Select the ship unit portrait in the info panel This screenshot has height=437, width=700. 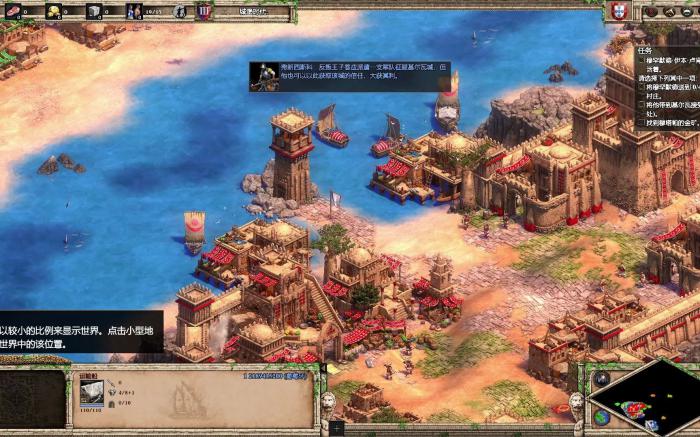click(x=91, y=393)
